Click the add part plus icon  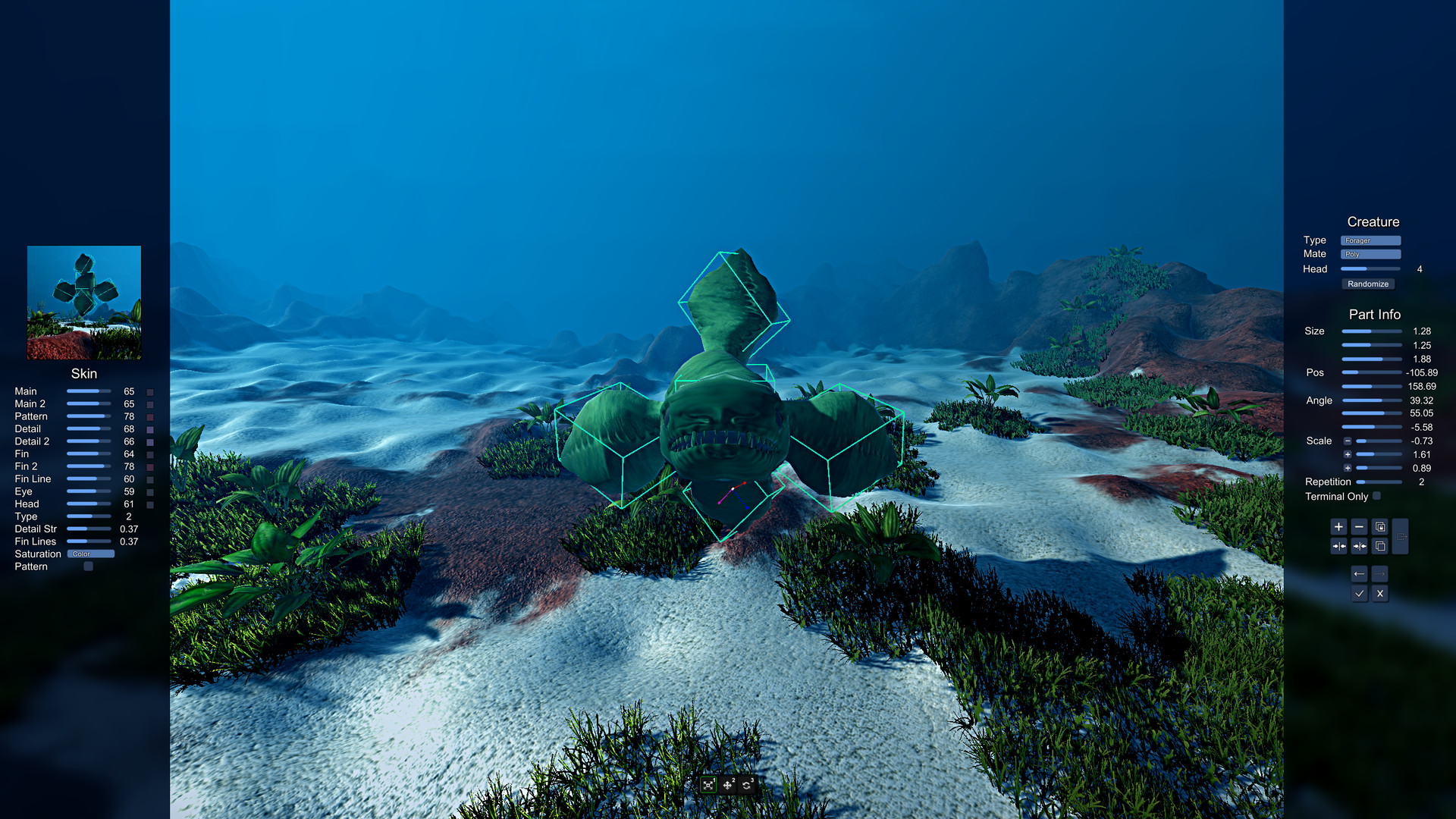pos(1338,526)
